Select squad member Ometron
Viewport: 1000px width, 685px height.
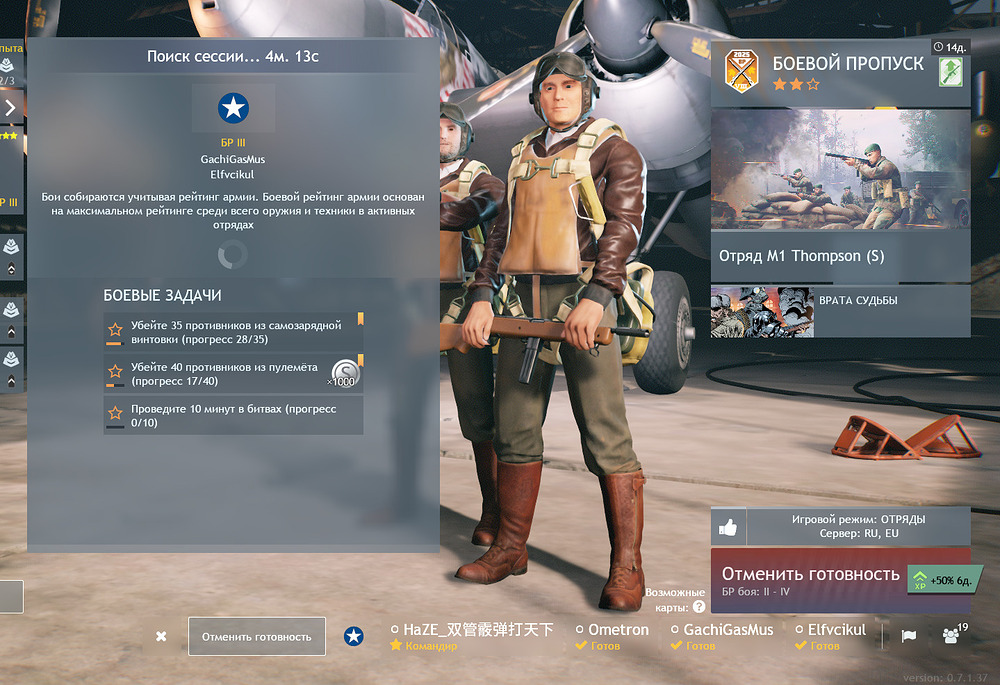click(x=612, y=637)
